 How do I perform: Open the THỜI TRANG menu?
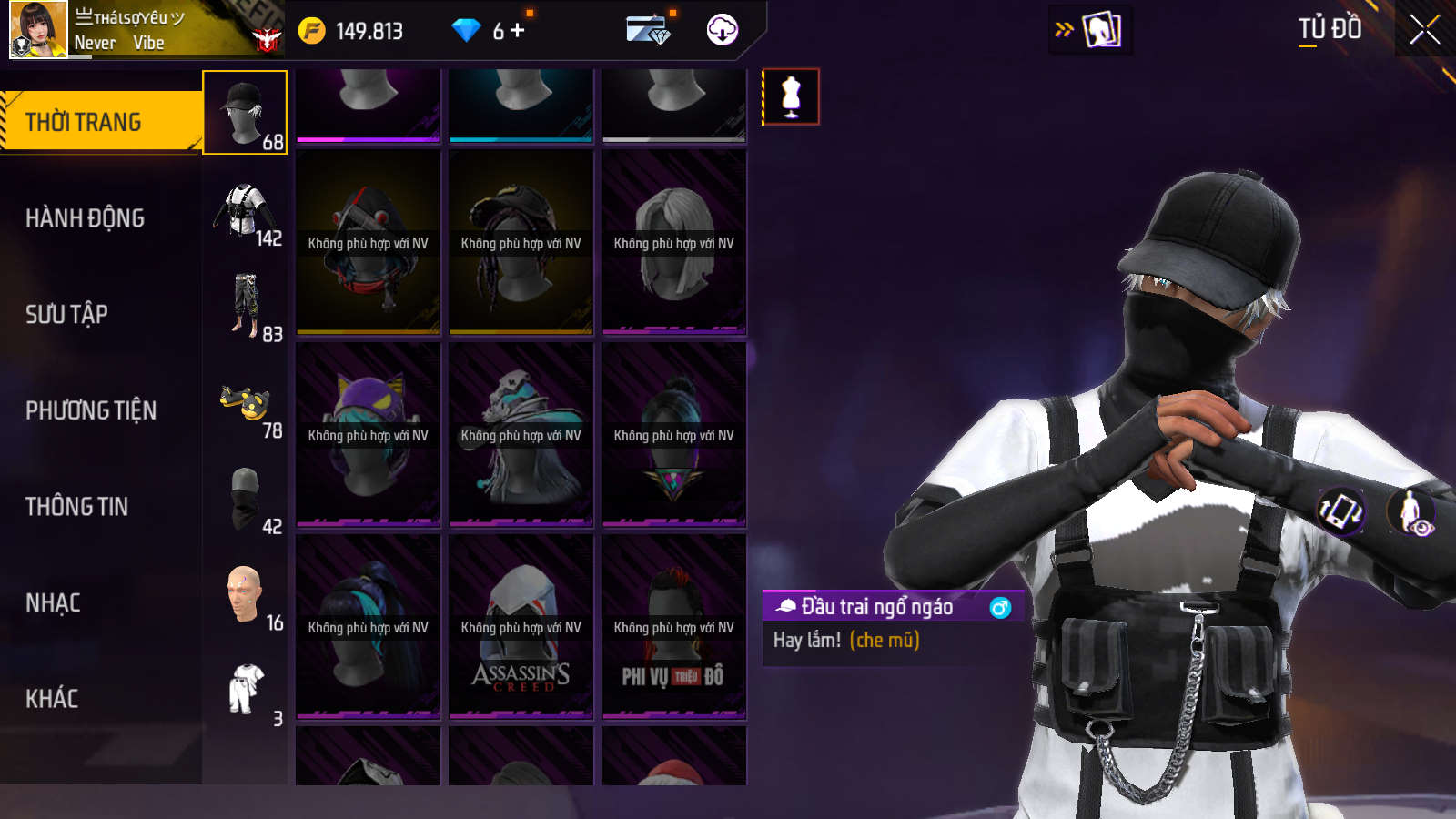pos(84,122)
